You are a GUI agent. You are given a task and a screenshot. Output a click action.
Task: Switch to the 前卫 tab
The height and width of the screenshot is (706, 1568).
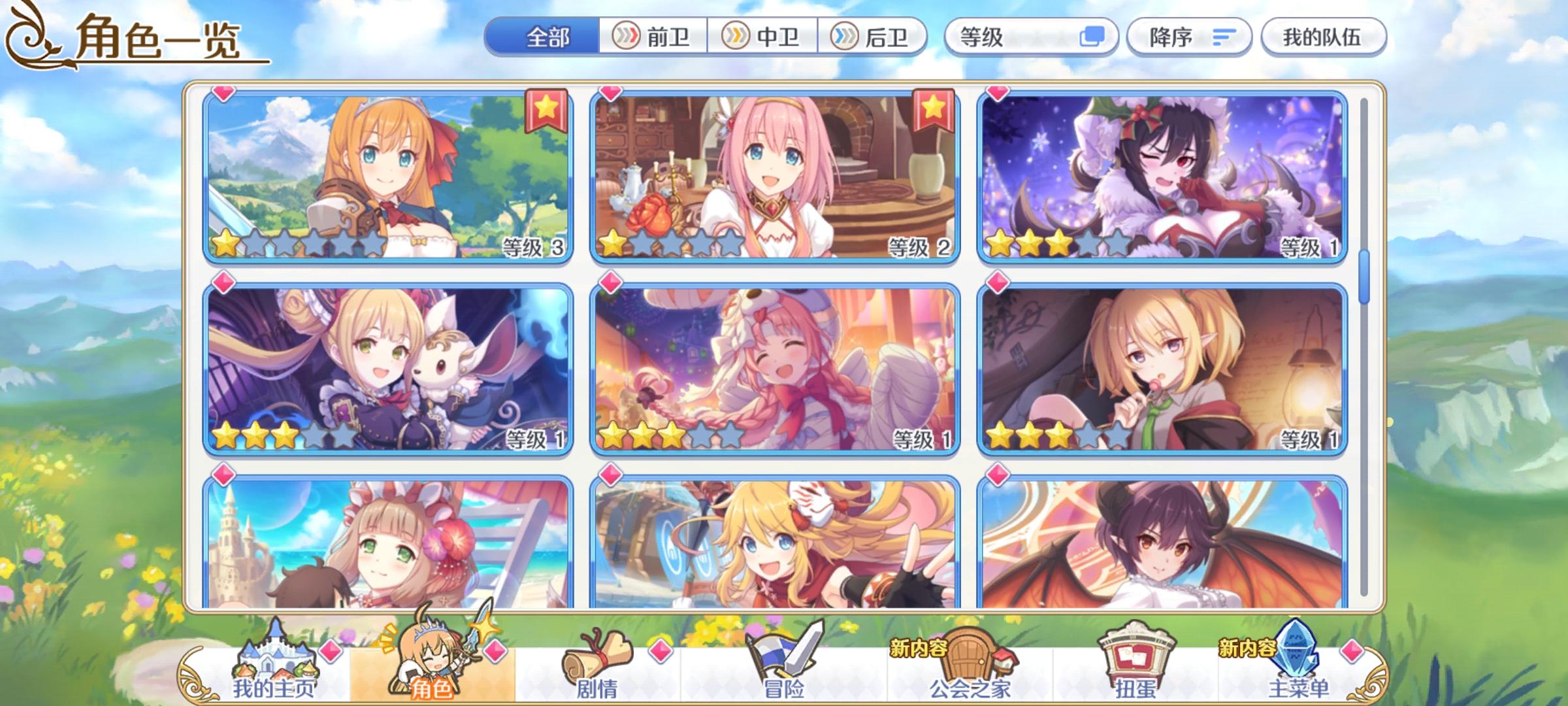[x=651, y=37]
